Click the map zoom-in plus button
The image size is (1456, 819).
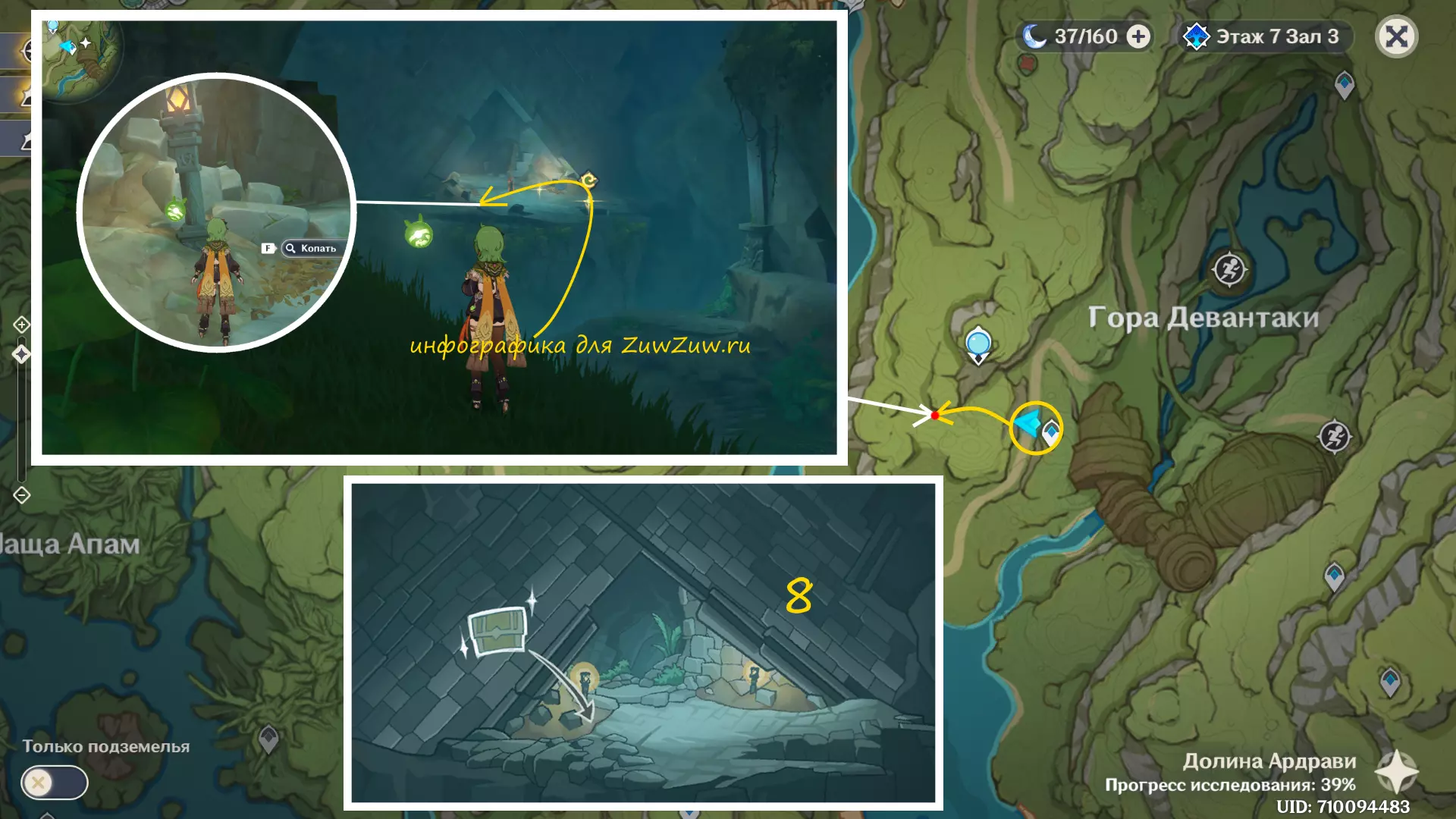tap(21, 325)
